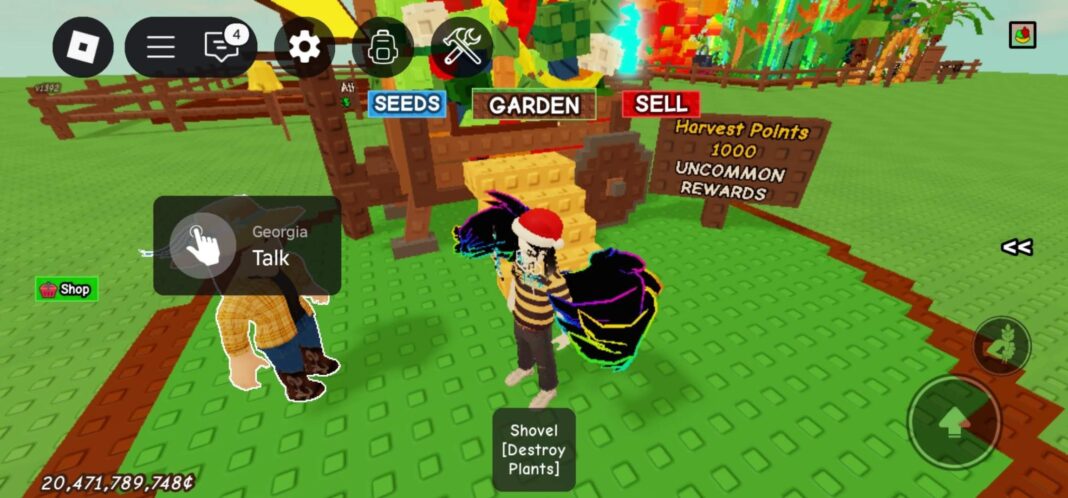Go to the GARDEN
The image size is (1068, 498).
point(534,105)
